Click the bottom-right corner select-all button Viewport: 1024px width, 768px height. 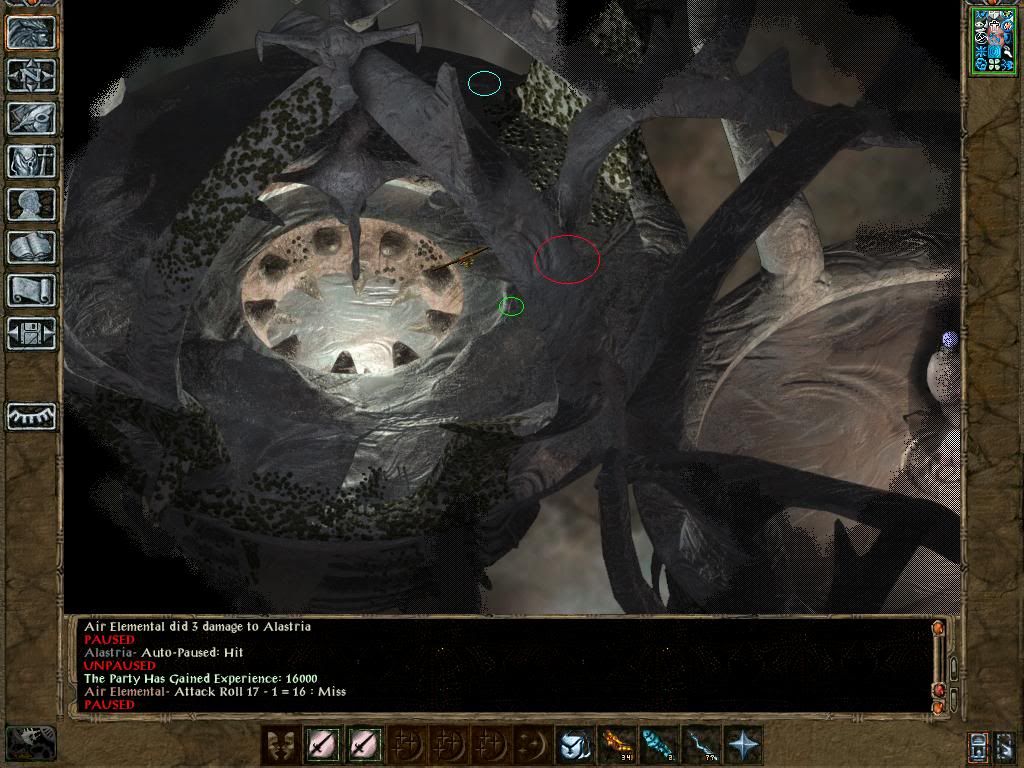tap(1004, 746)
